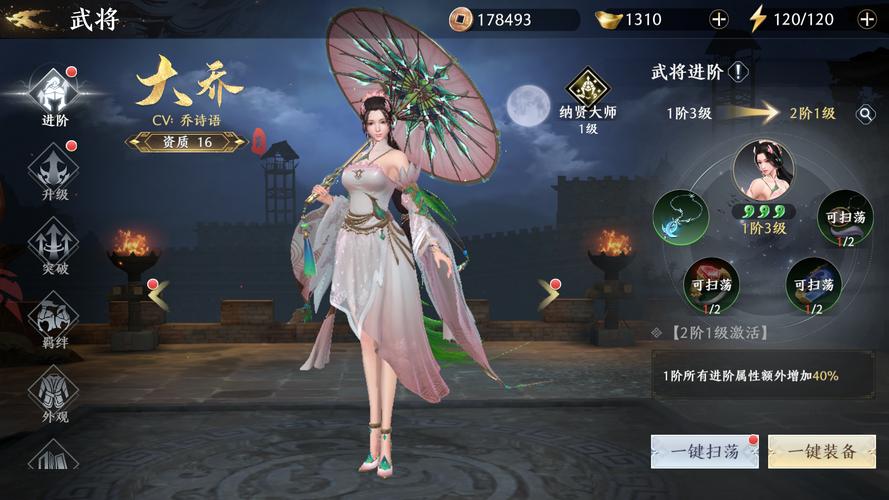The image size is (889, 500).
Task: Open the 升级 tab
Action: [x=54, y=172]
